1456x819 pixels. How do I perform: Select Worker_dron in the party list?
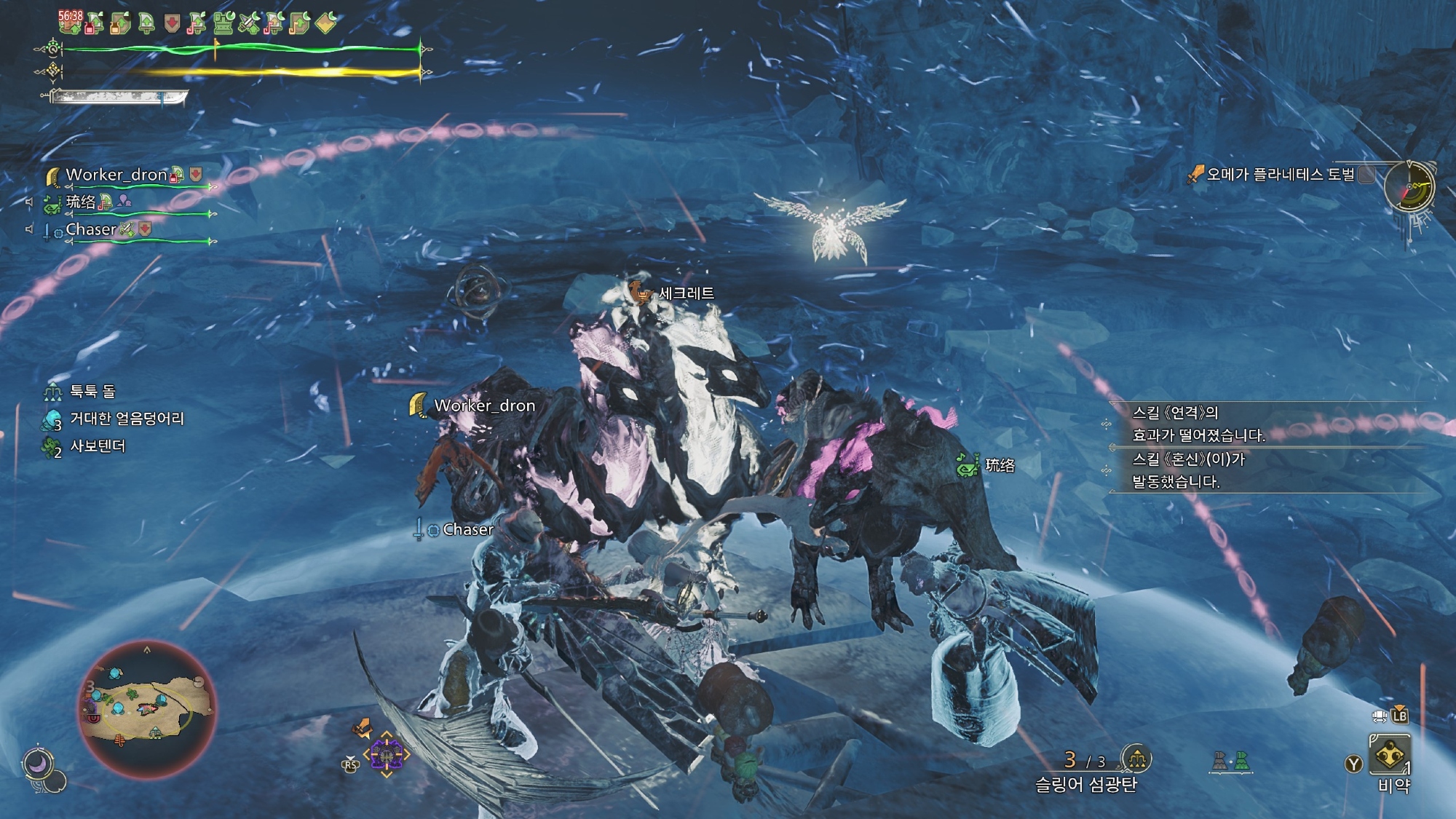tap(116, 175)
